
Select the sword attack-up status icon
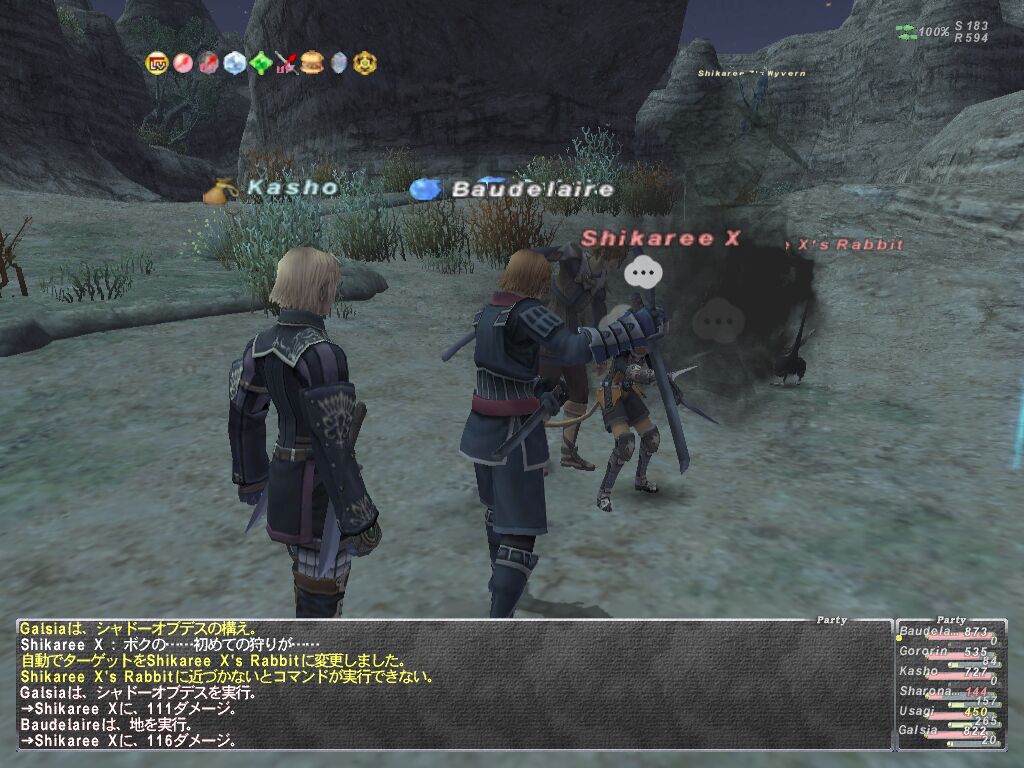287,63
